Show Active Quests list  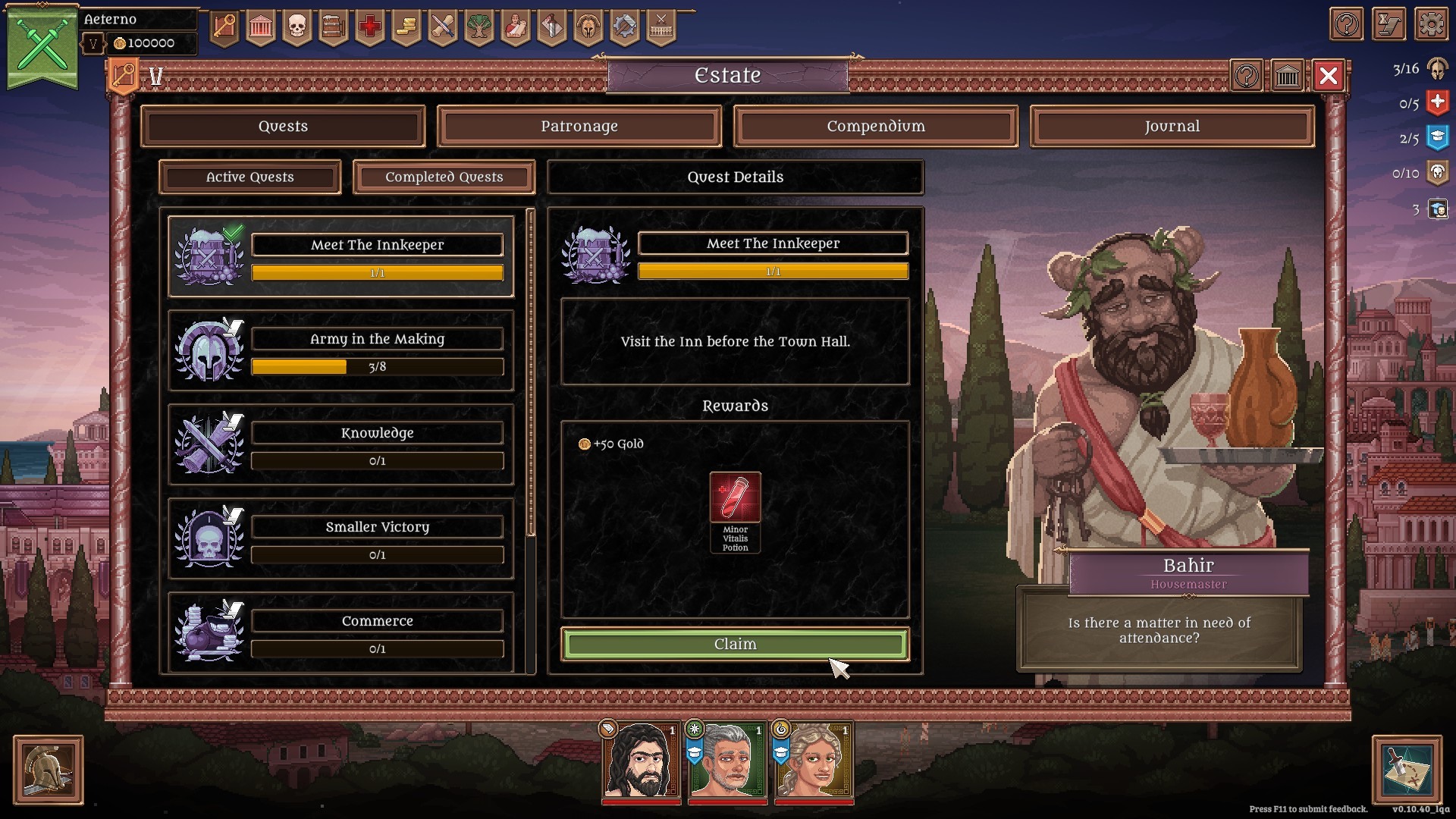pyautogui.click(x=249, y=177)
